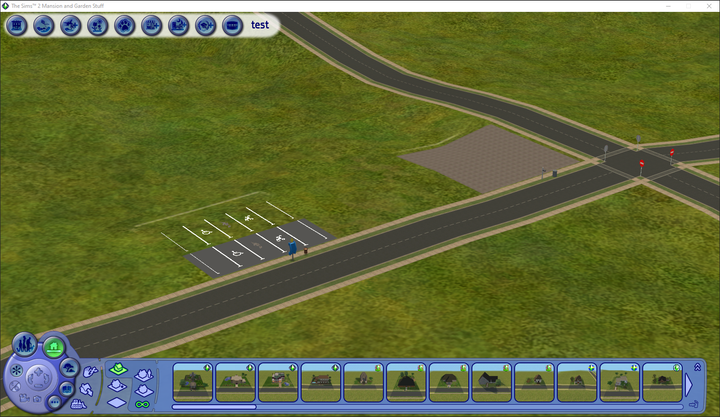Select the green Lots and Houses mode
The height and width of the screenshot is (417, 720).
[x=54, y=347]
